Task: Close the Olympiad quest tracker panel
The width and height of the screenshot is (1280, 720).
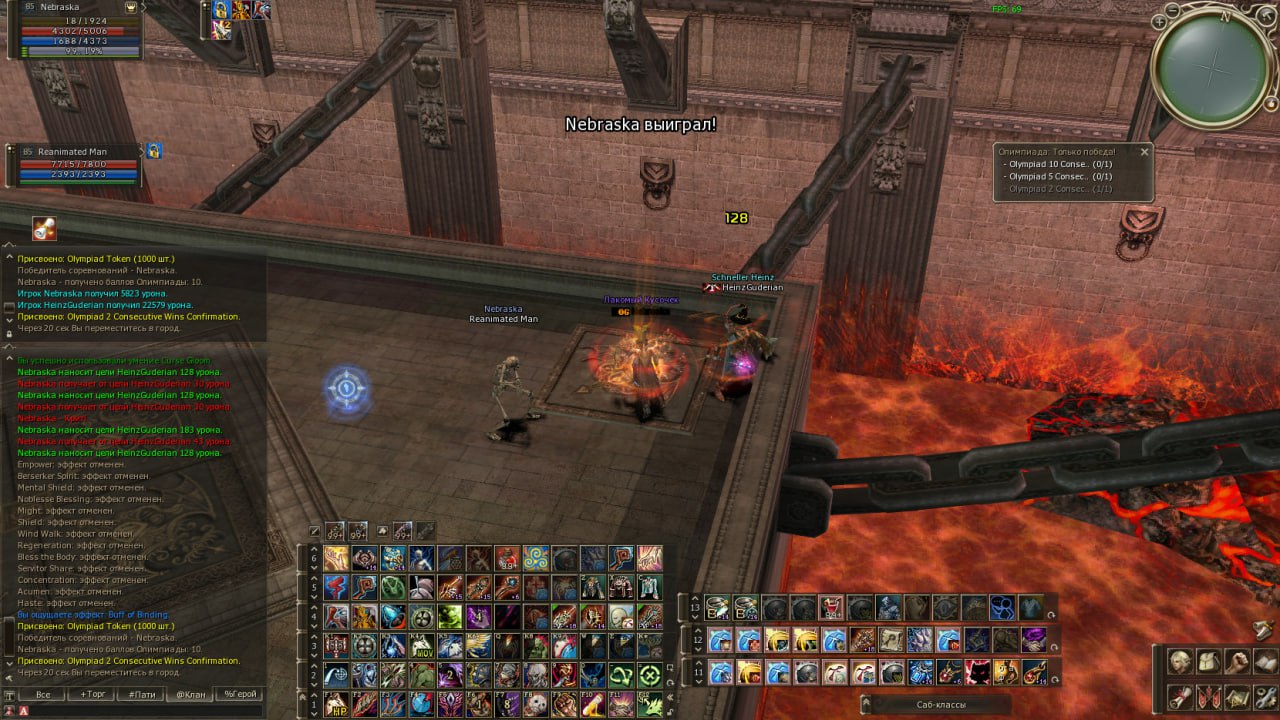Action: click(x=1145, y=152)
